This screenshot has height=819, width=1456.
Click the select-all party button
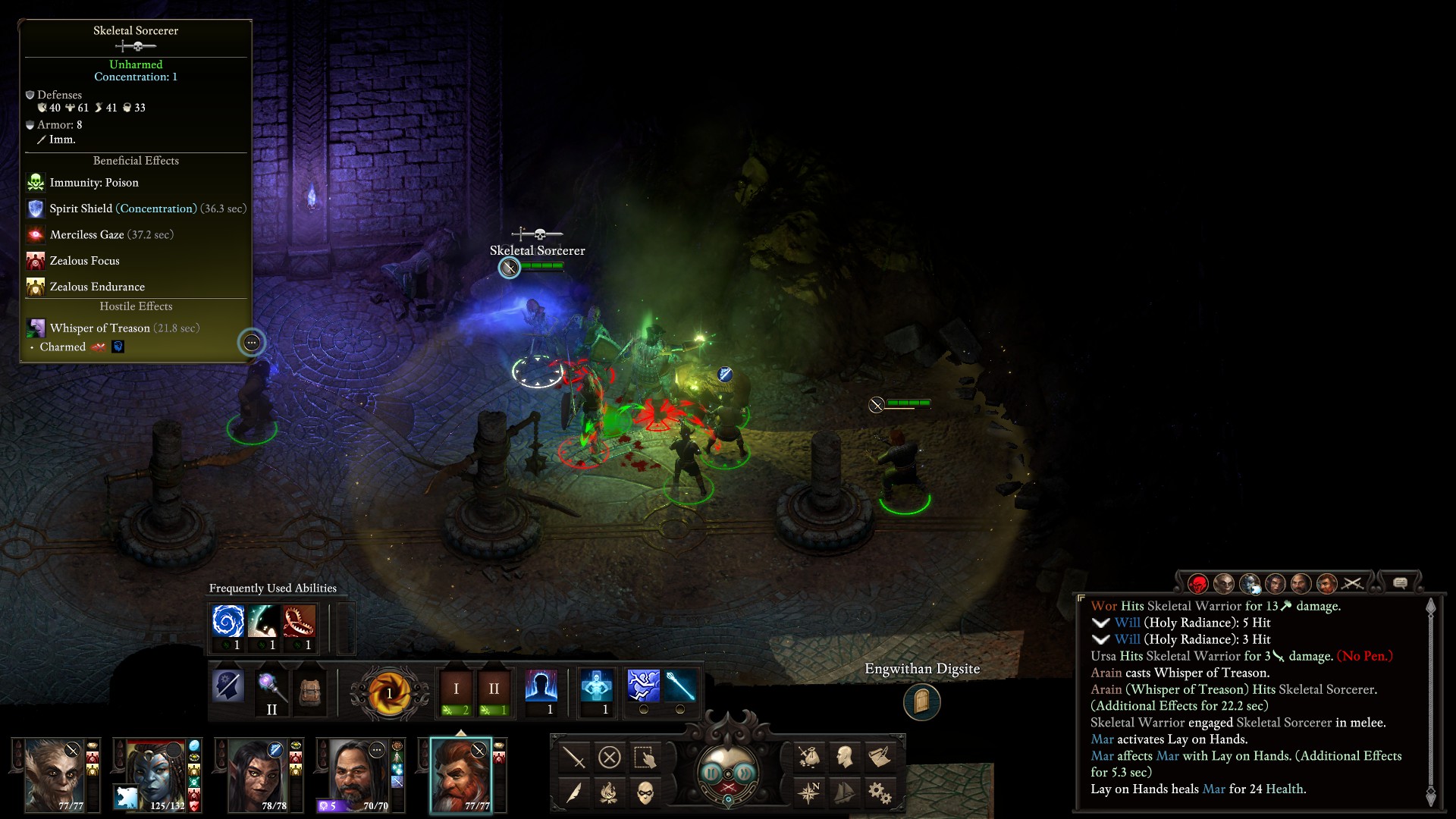pyautogui.click(x=645, y=757)
